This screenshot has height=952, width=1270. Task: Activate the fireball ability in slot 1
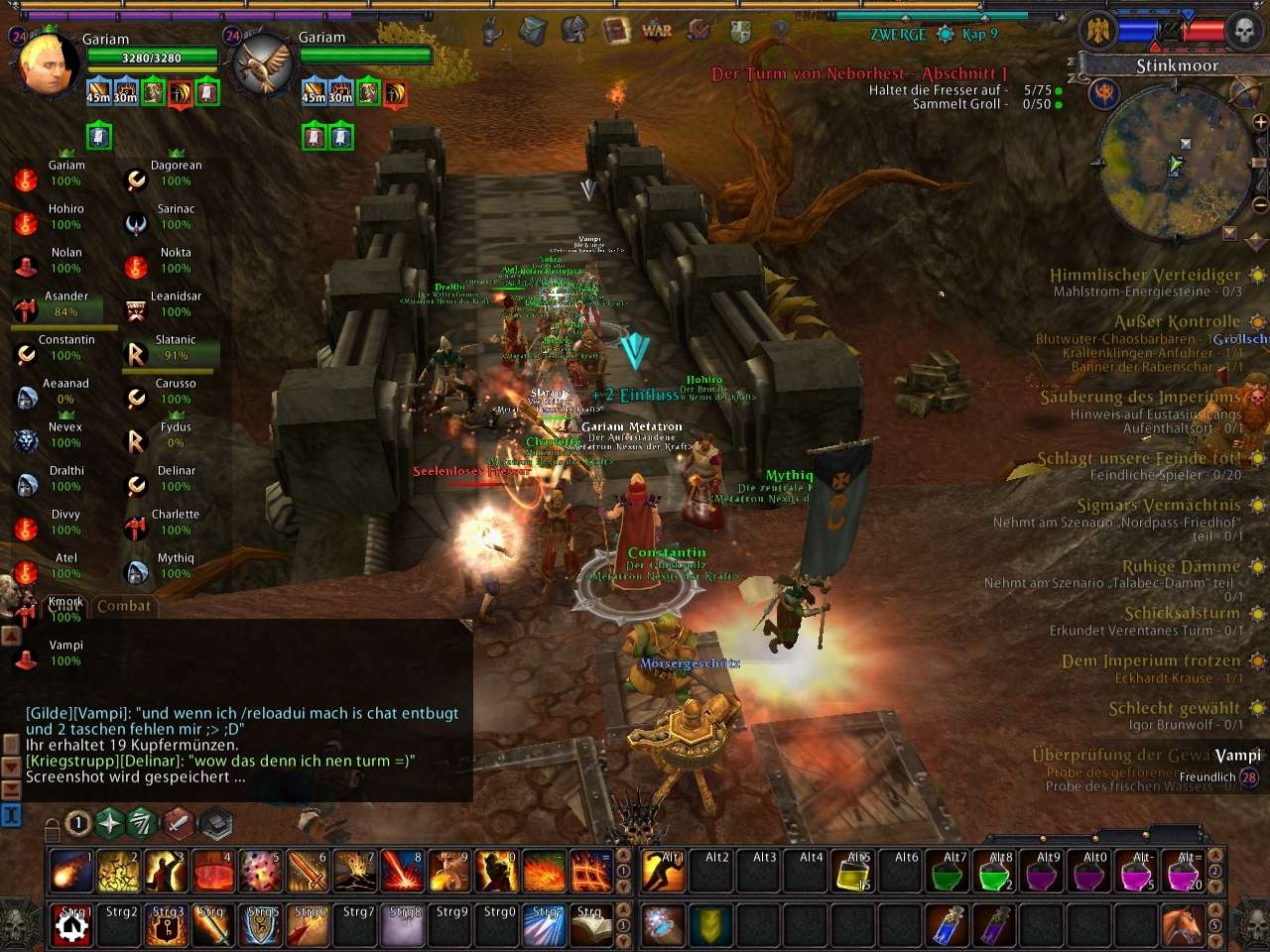click(x=70, y=872)
